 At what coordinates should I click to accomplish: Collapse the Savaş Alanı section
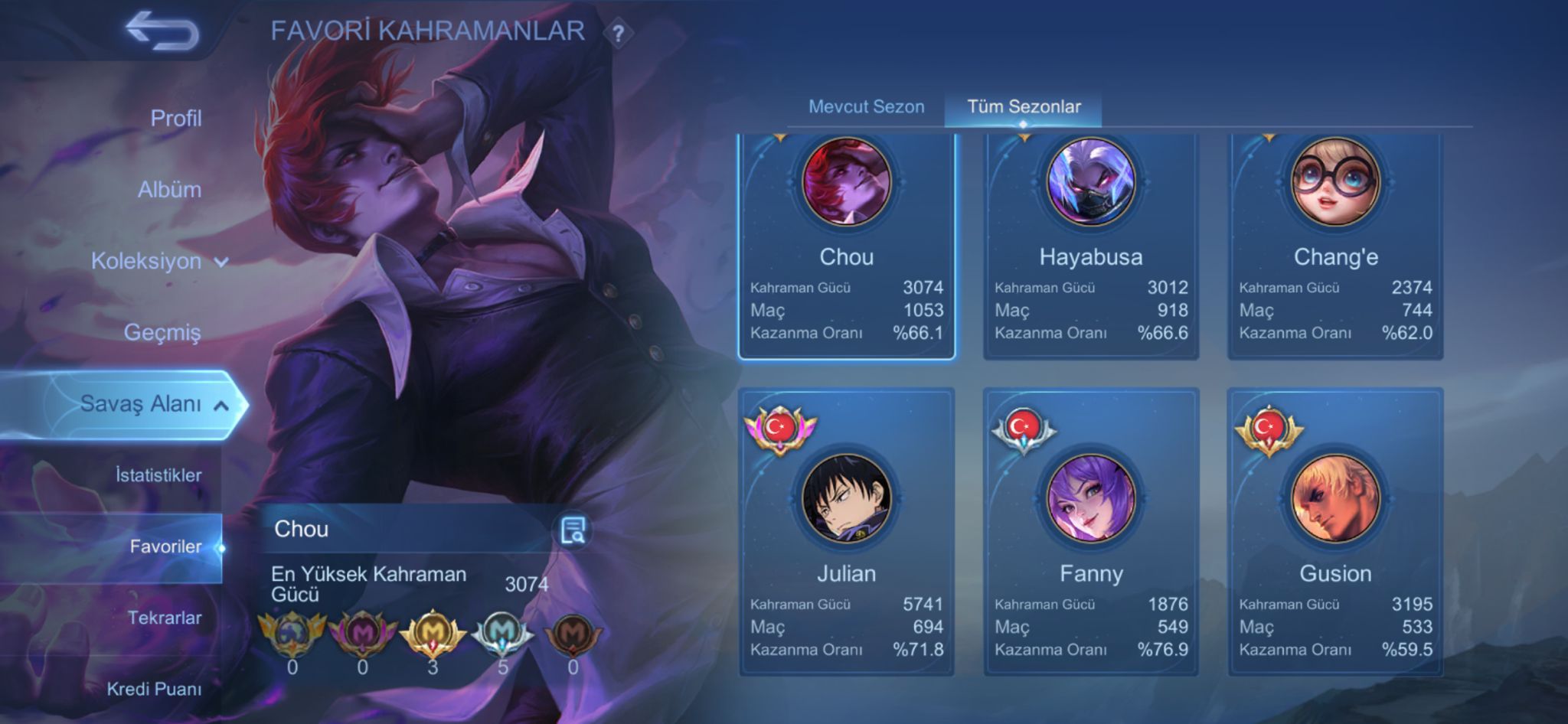tap(223, 405)
